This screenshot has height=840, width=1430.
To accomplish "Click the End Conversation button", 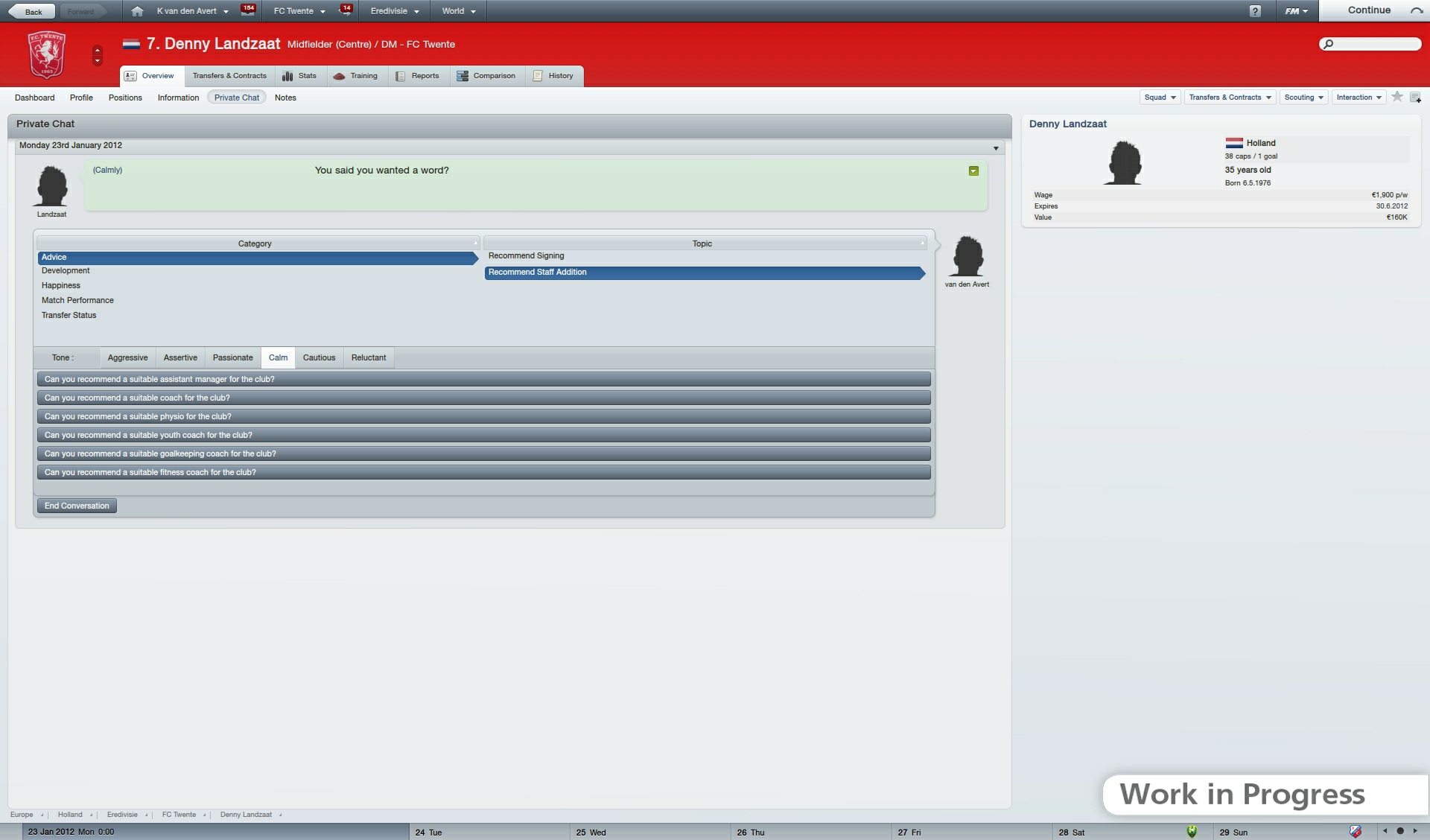I will tap(76, 506).
